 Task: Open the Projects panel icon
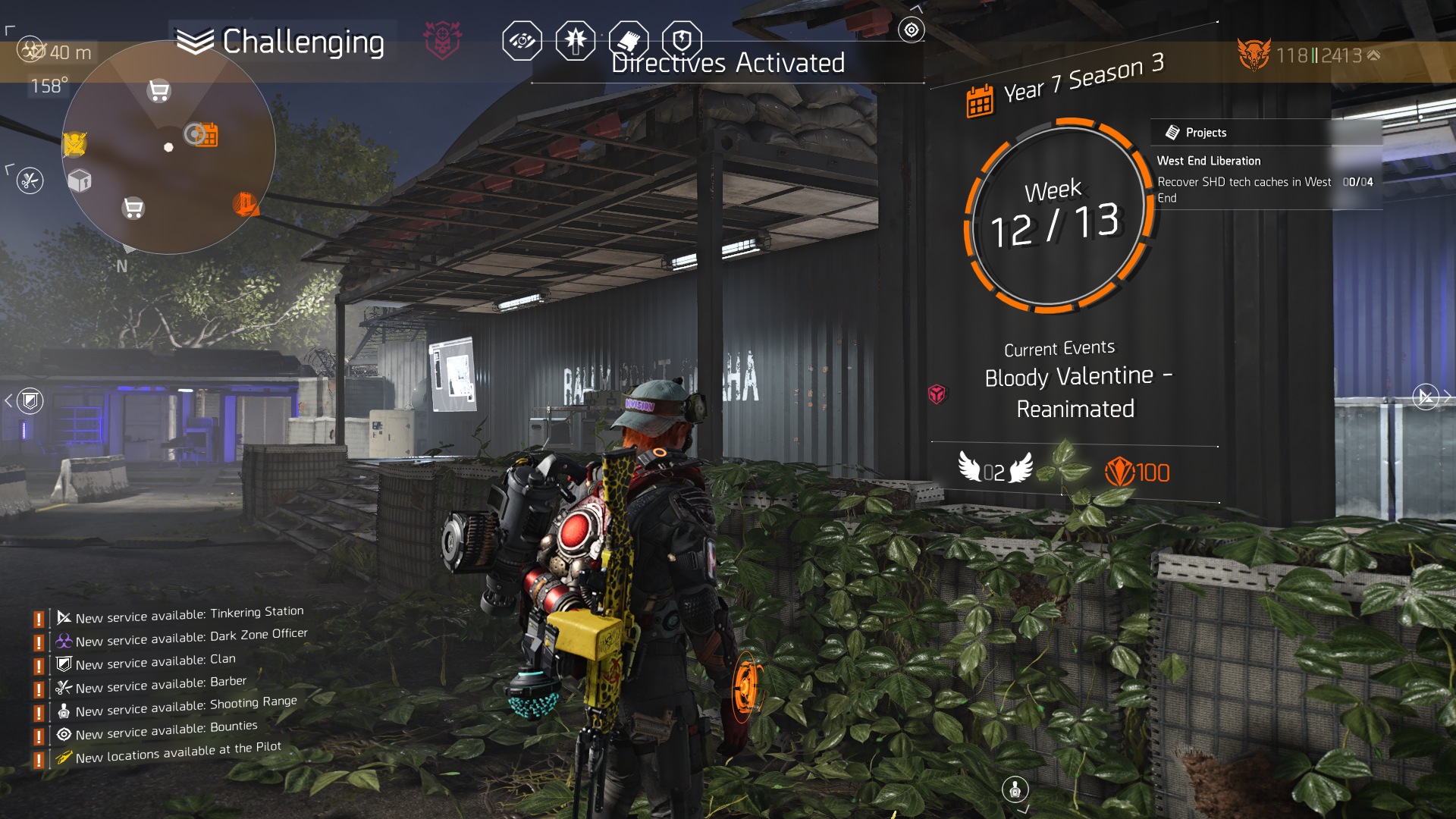pos(1172,131)
